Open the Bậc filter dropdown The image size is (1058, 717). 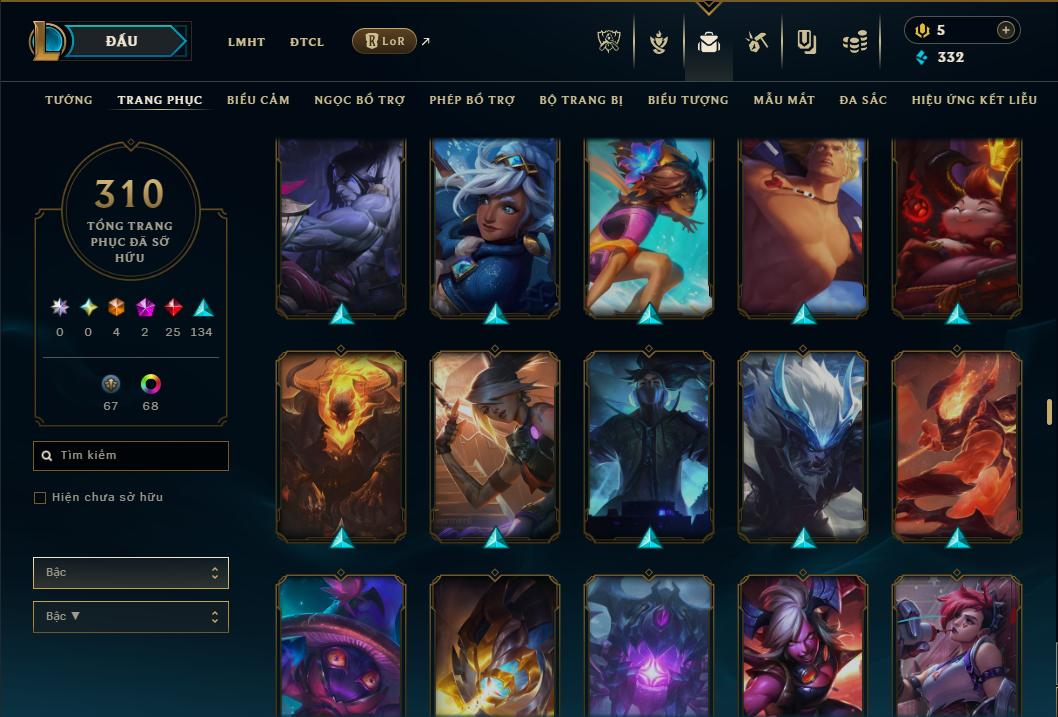click(x=130, y=573)
